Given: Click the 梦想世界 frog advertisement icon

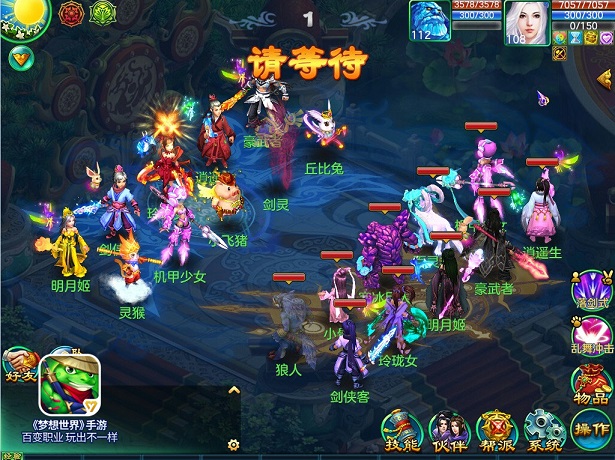Looking at the screenshot, I should tap(68, 389).
